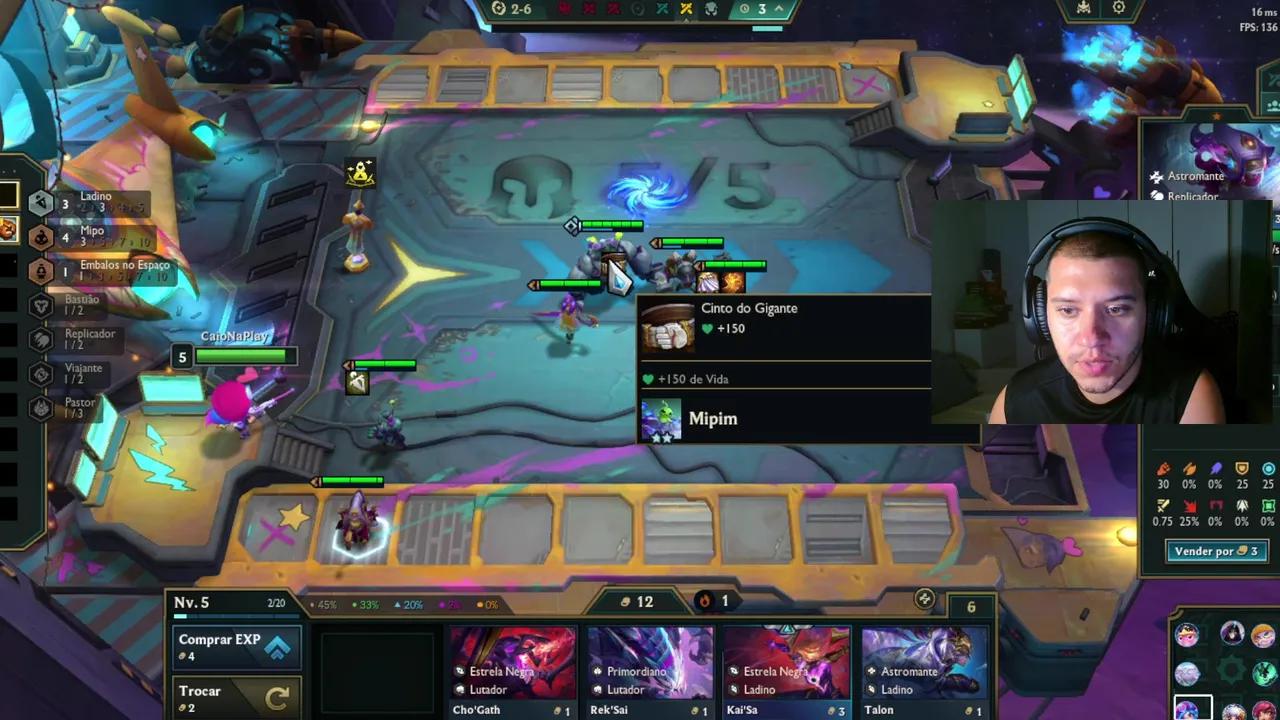Screen dimensions: 1280x720
Task: Click the Mipo trait icon
Action: click(x=41, y=236)
